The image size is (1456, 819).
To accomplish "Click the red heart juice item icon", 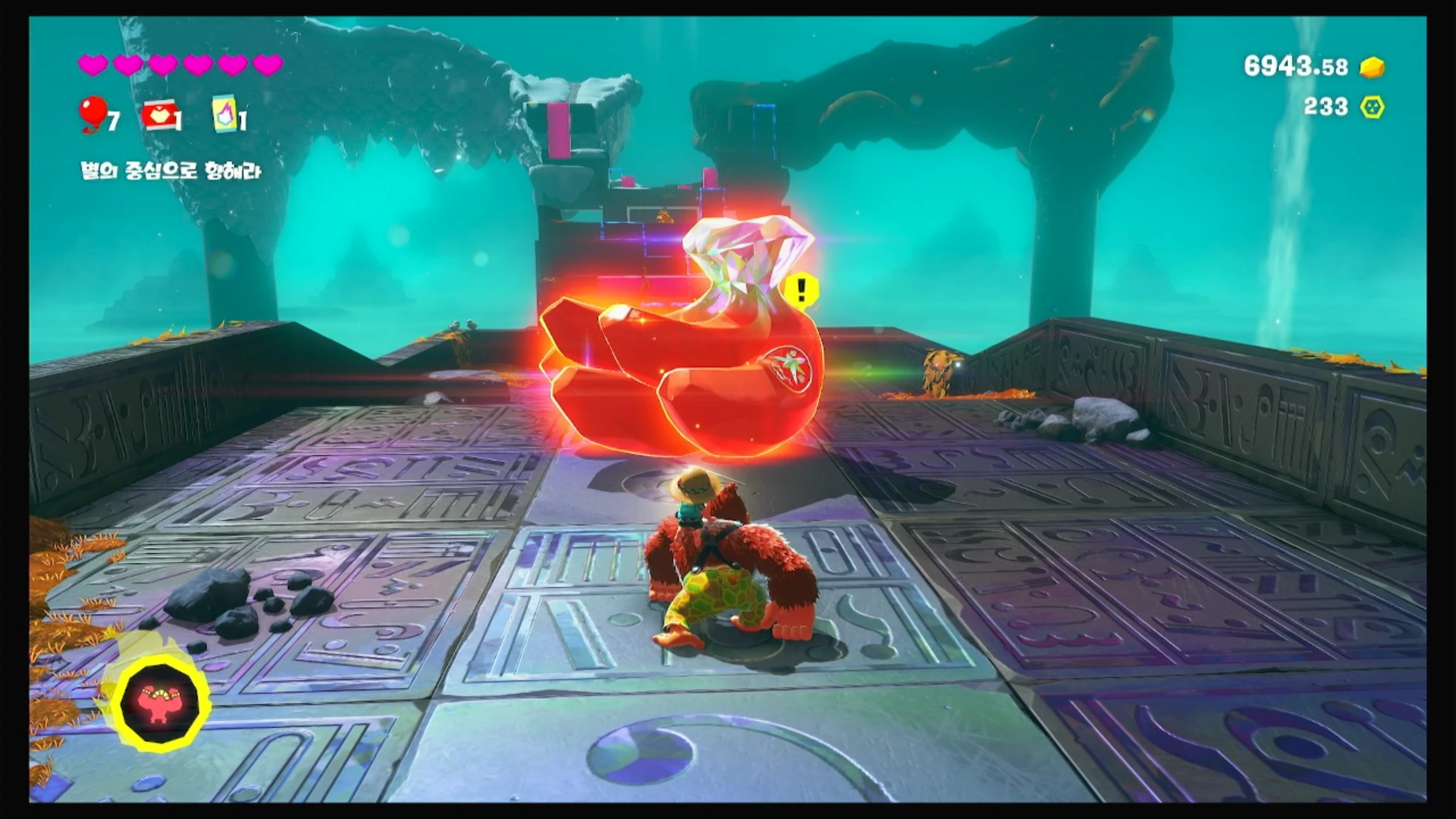I will 159,117.
